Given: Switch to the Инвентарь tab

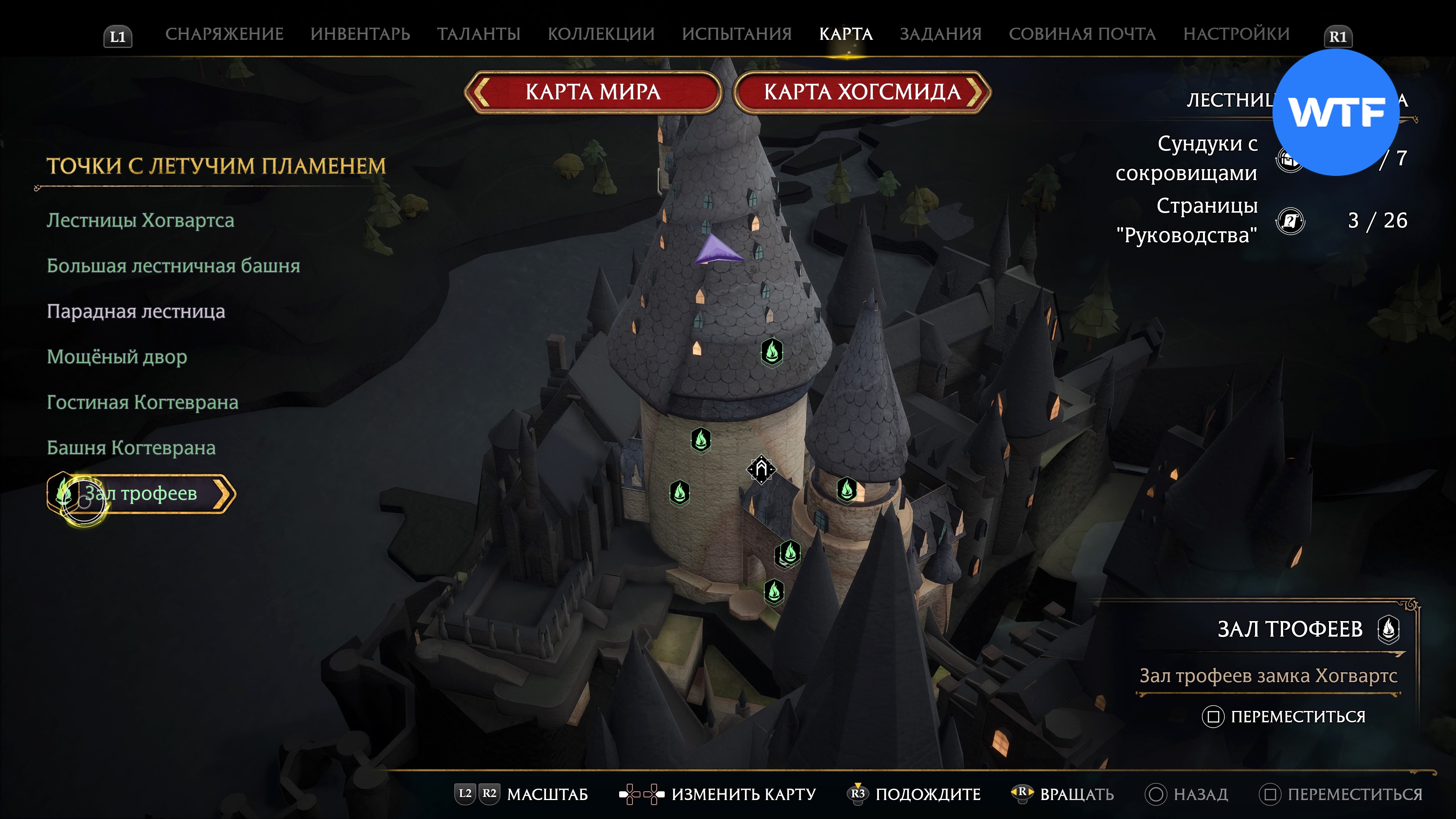Looking at the screenshot, I should click(x=360, y=34).
